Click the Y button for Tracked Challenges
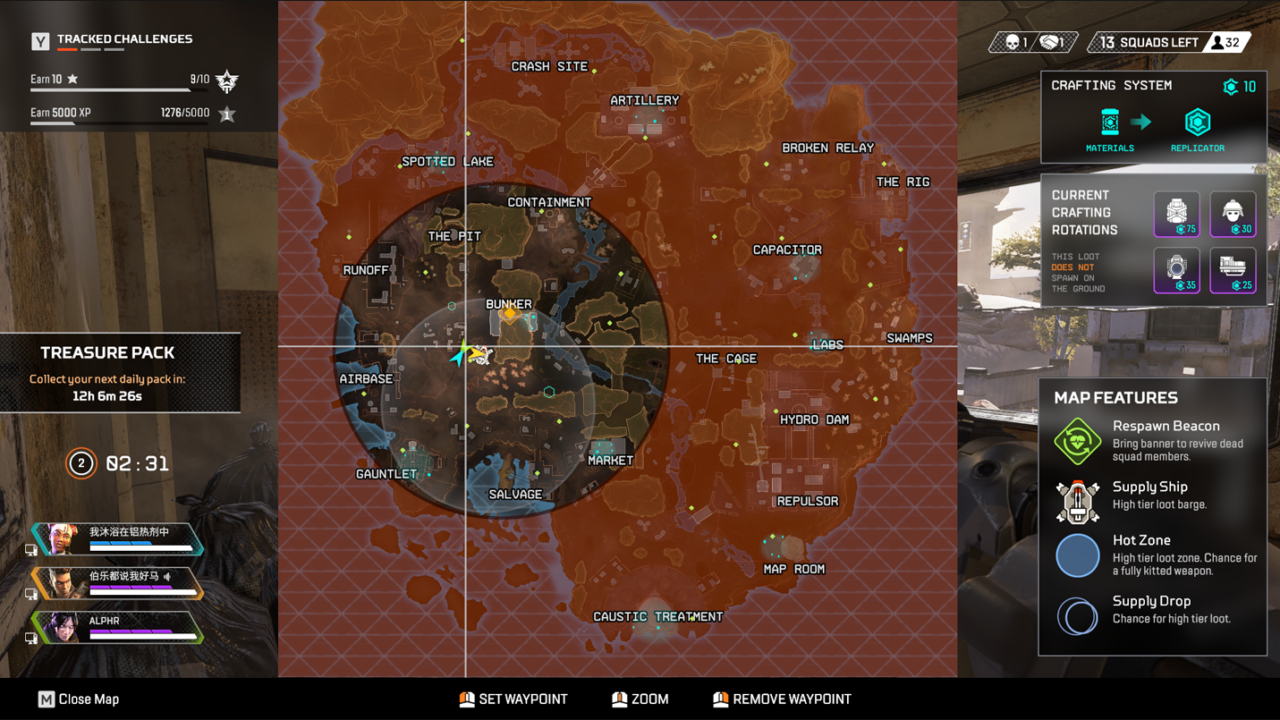The image size is (1280, 720). [39, 41]
